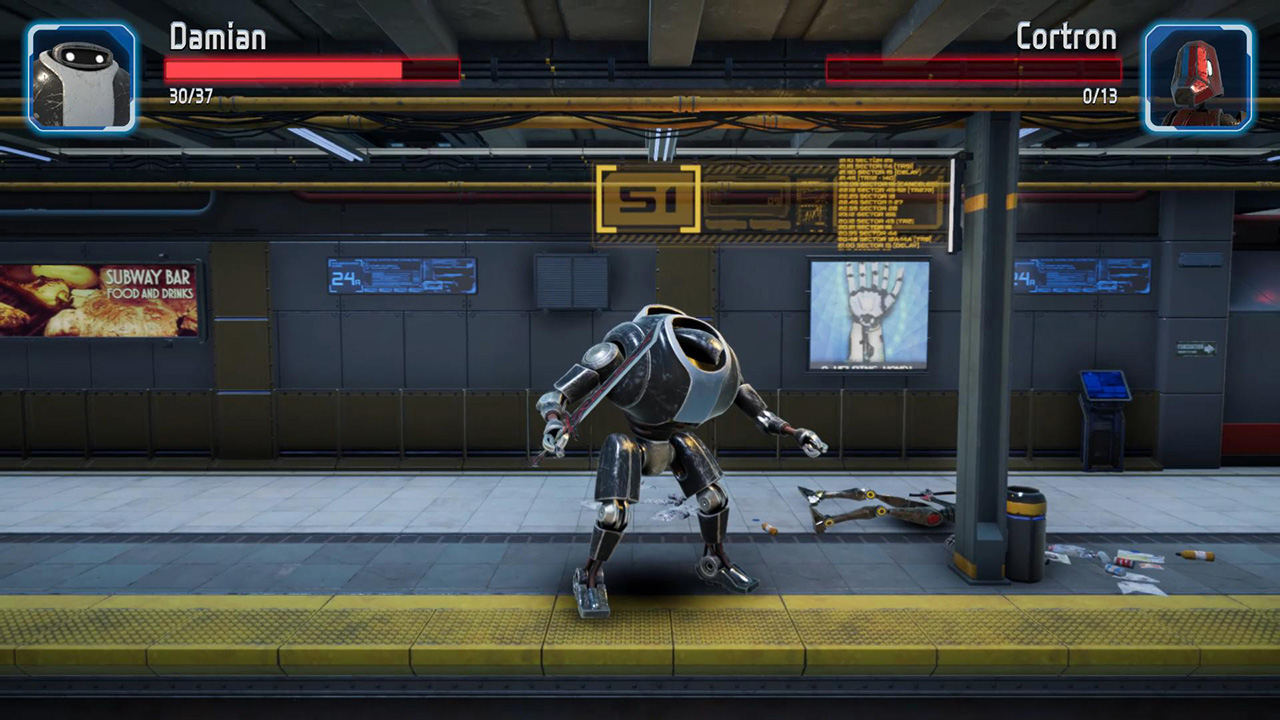Viewport: 1280px width, 720px height.
Task: Click Damian's robot portrait icon
Action: [80, 75]
